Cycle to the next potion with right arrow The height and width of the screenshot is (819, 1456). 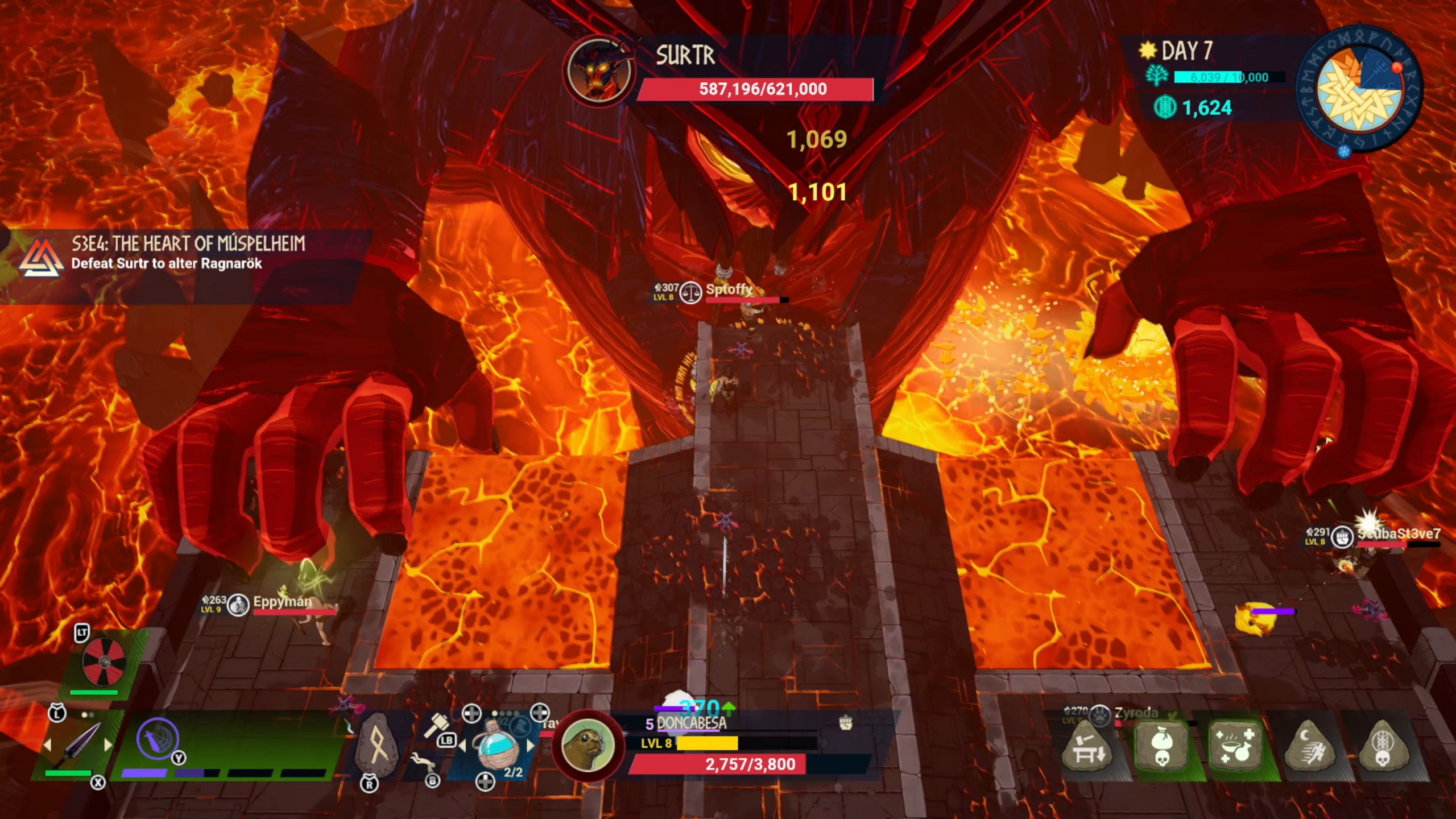(531, 746)
